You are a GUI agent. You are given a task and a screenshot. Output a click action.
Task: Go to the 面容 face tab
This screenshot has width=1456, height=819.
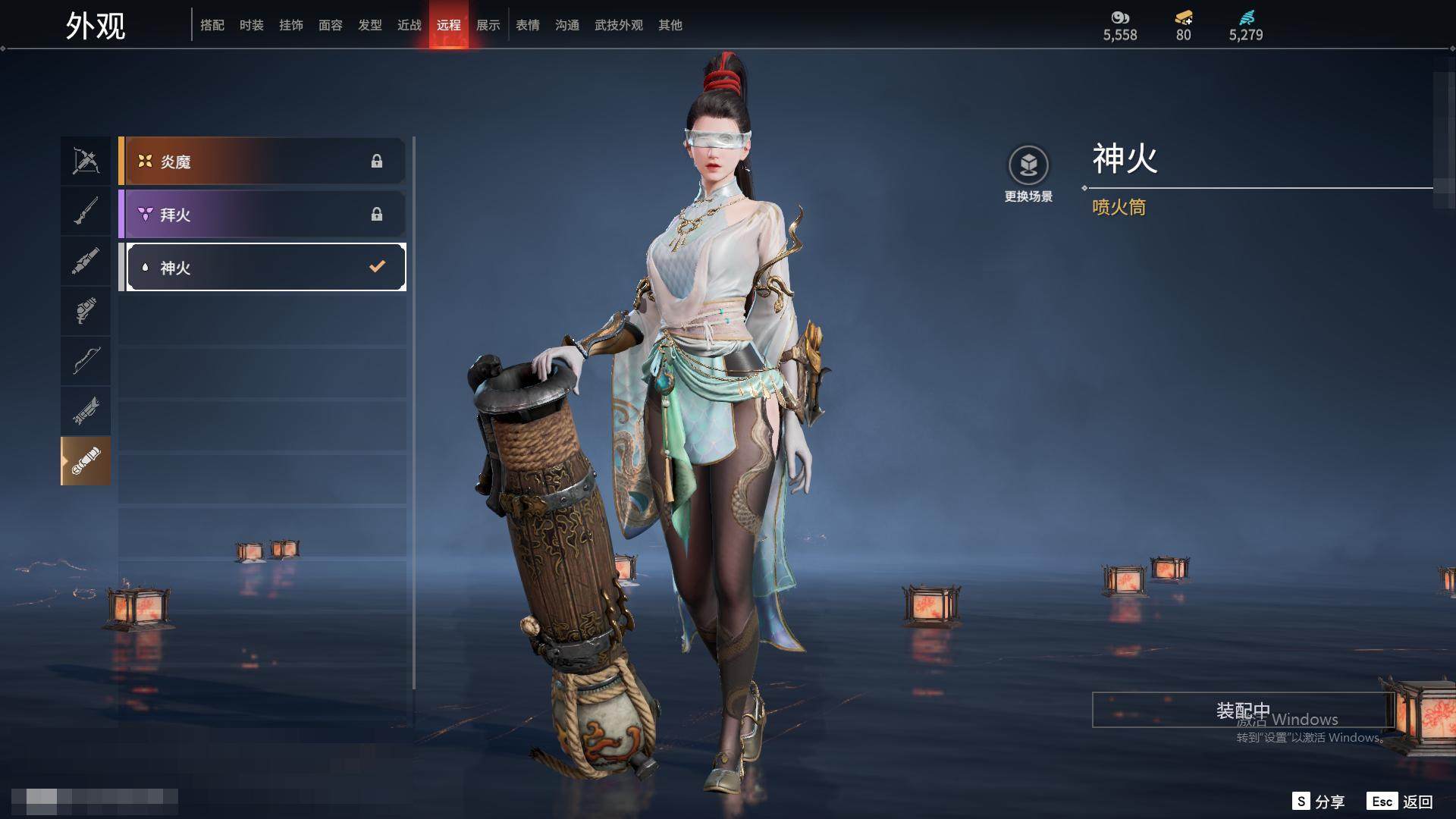(x=331, y=25)
